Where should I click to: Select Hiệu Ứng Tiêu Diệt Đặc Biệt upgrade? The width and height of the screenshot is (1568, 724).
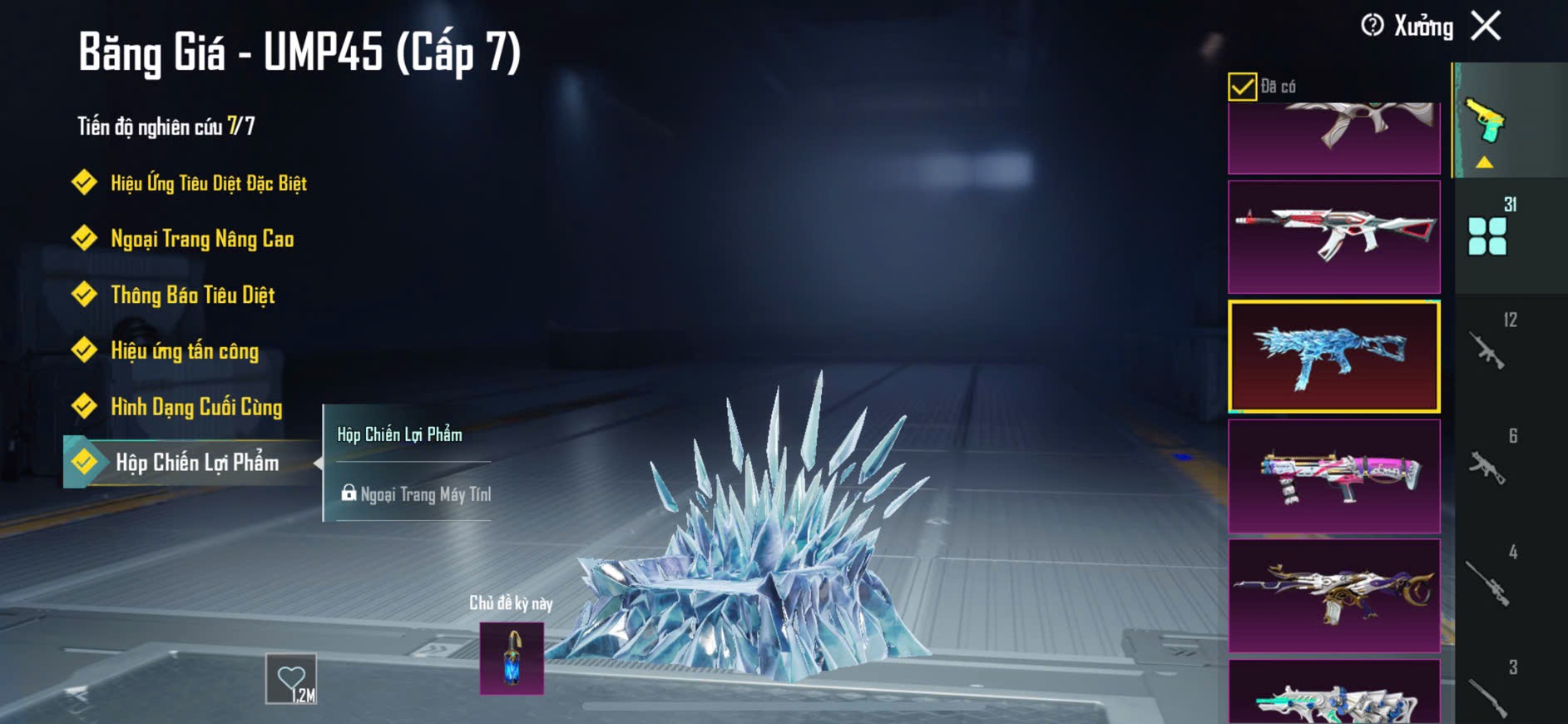(x=208, y=183)
